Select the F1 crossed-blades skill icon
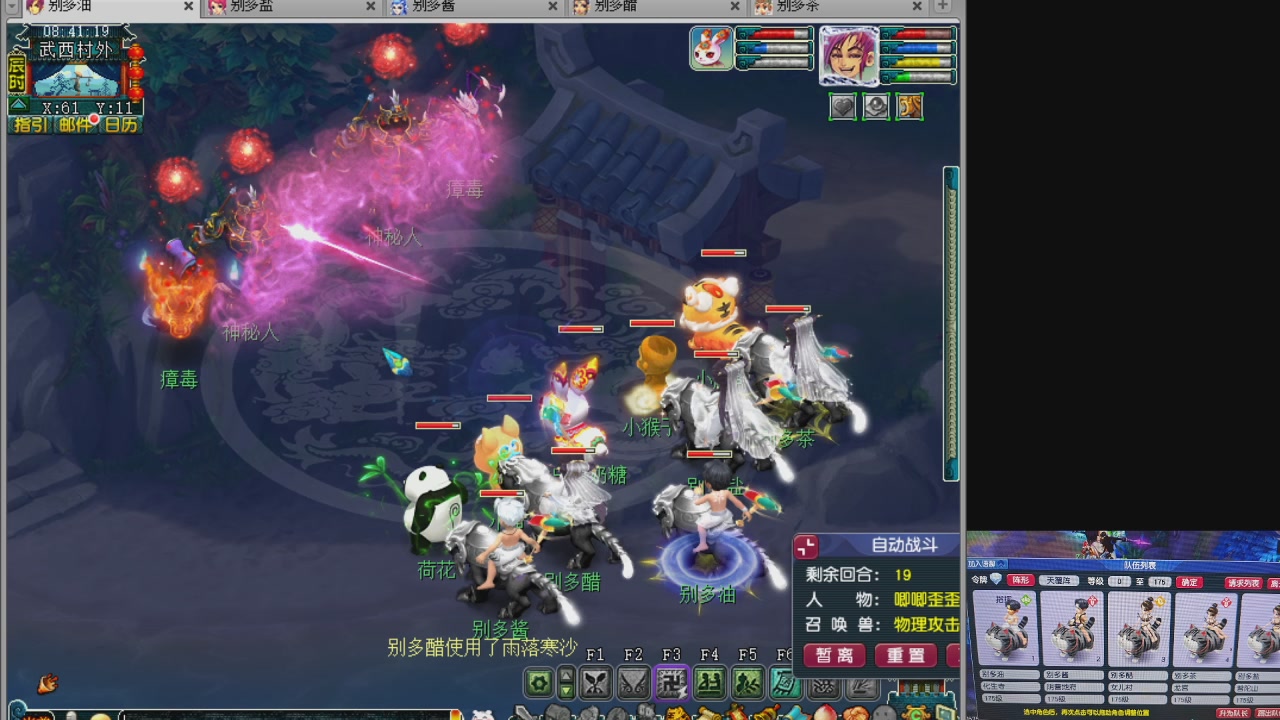Screen dimensions: 1280x720 coord(597,685)
